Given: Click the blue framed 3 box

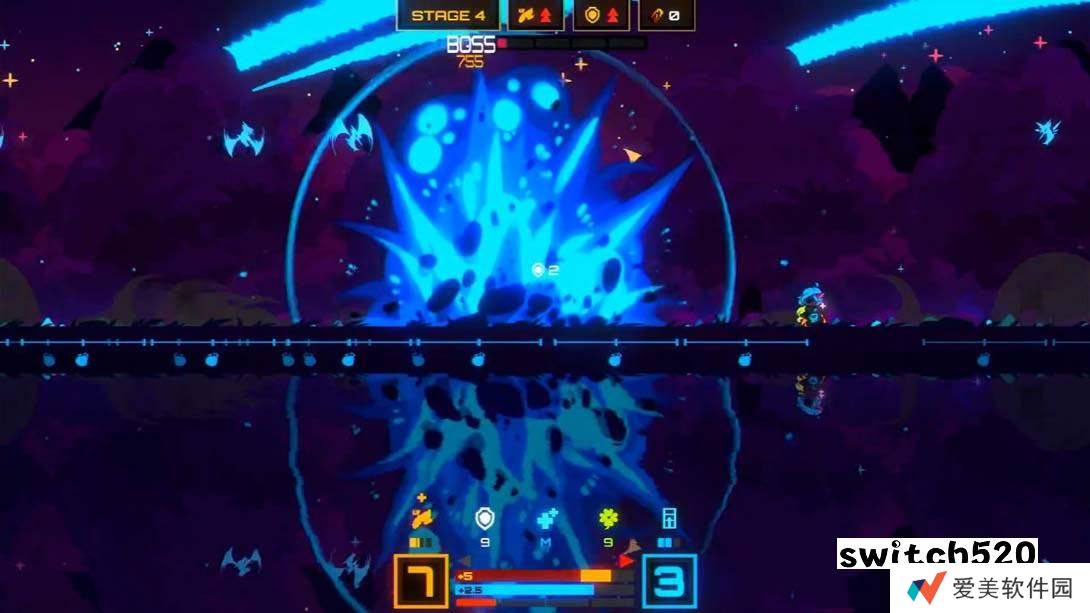Looking at the screenshot, I should (x=669, y=581).
